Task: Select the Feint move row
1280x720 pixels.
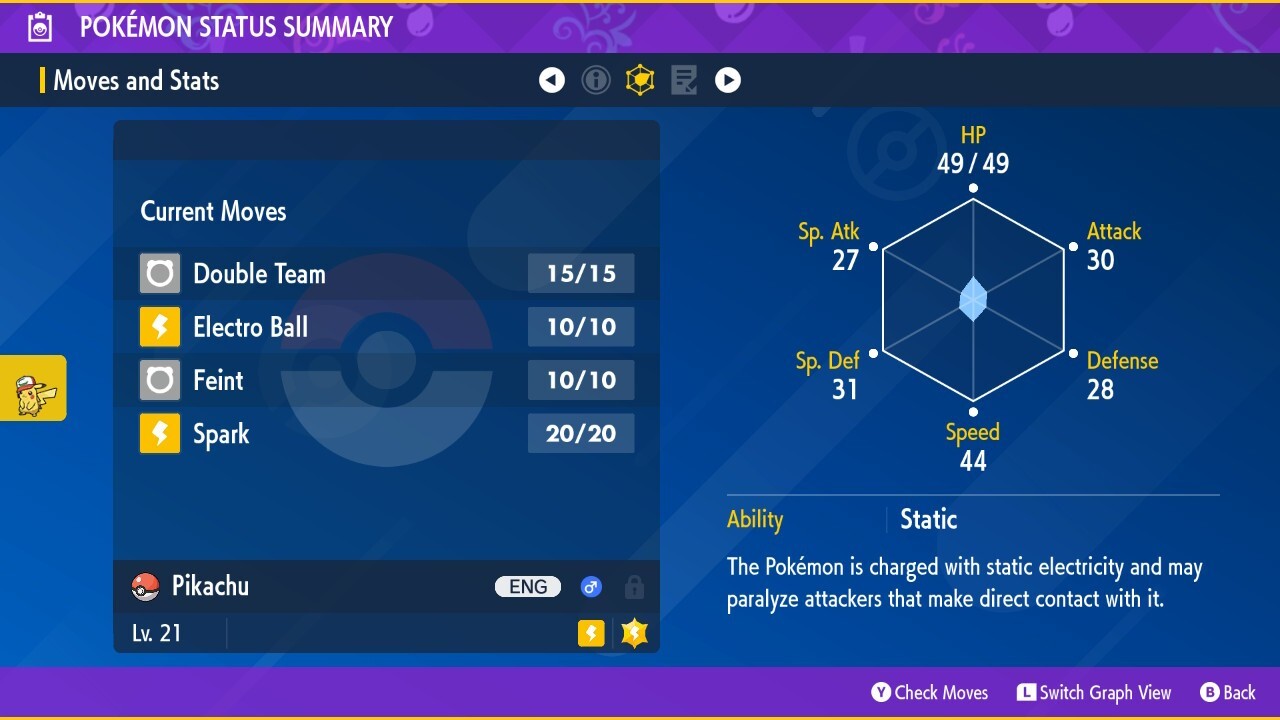Action: pos(386,380)
